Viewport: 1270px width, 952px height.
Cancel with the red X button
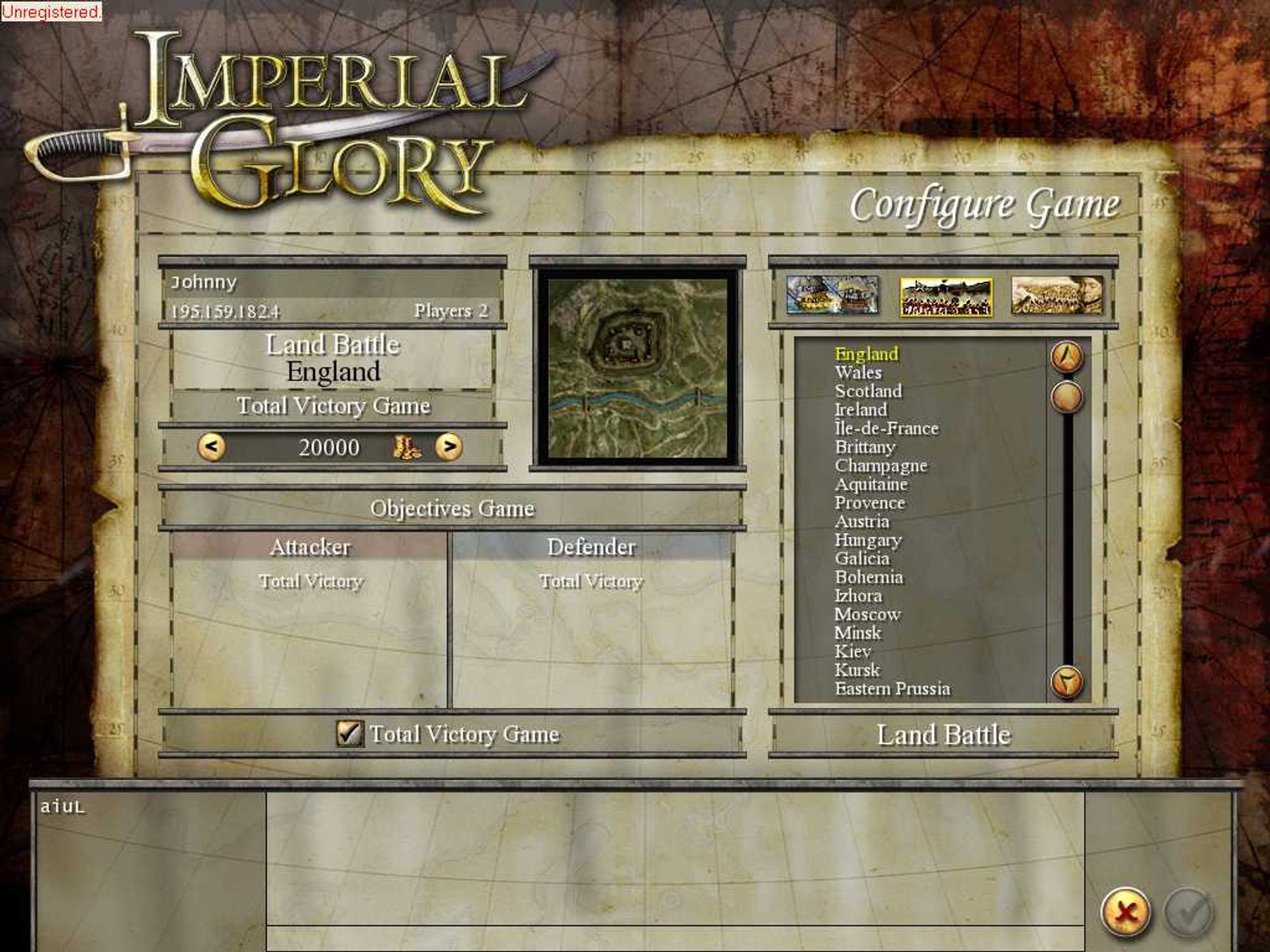click(1125, 913)
